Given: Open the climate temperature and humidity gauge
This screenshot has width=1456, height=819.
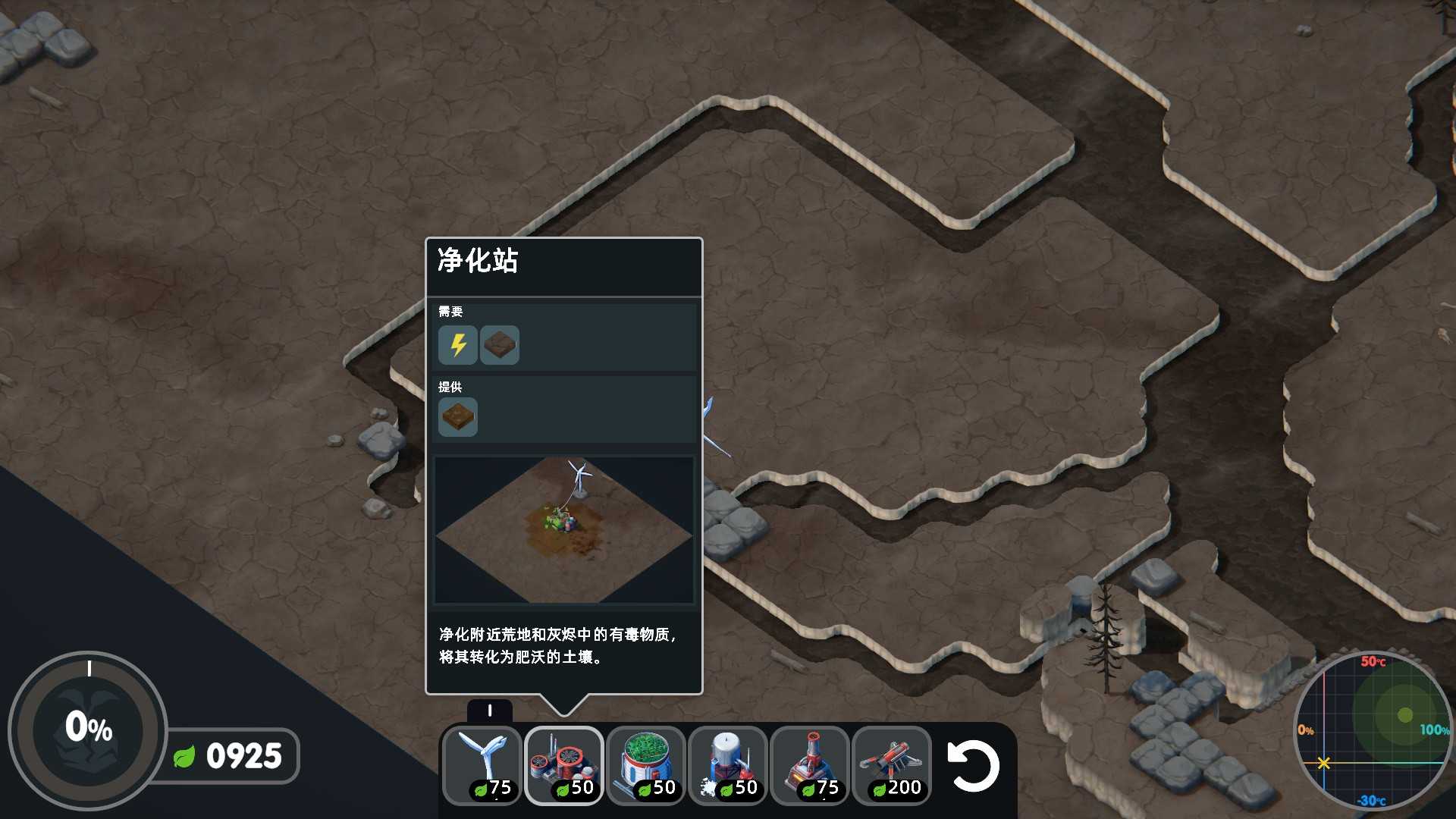Looking at the screenshot, I should [x=1373, y=730].
